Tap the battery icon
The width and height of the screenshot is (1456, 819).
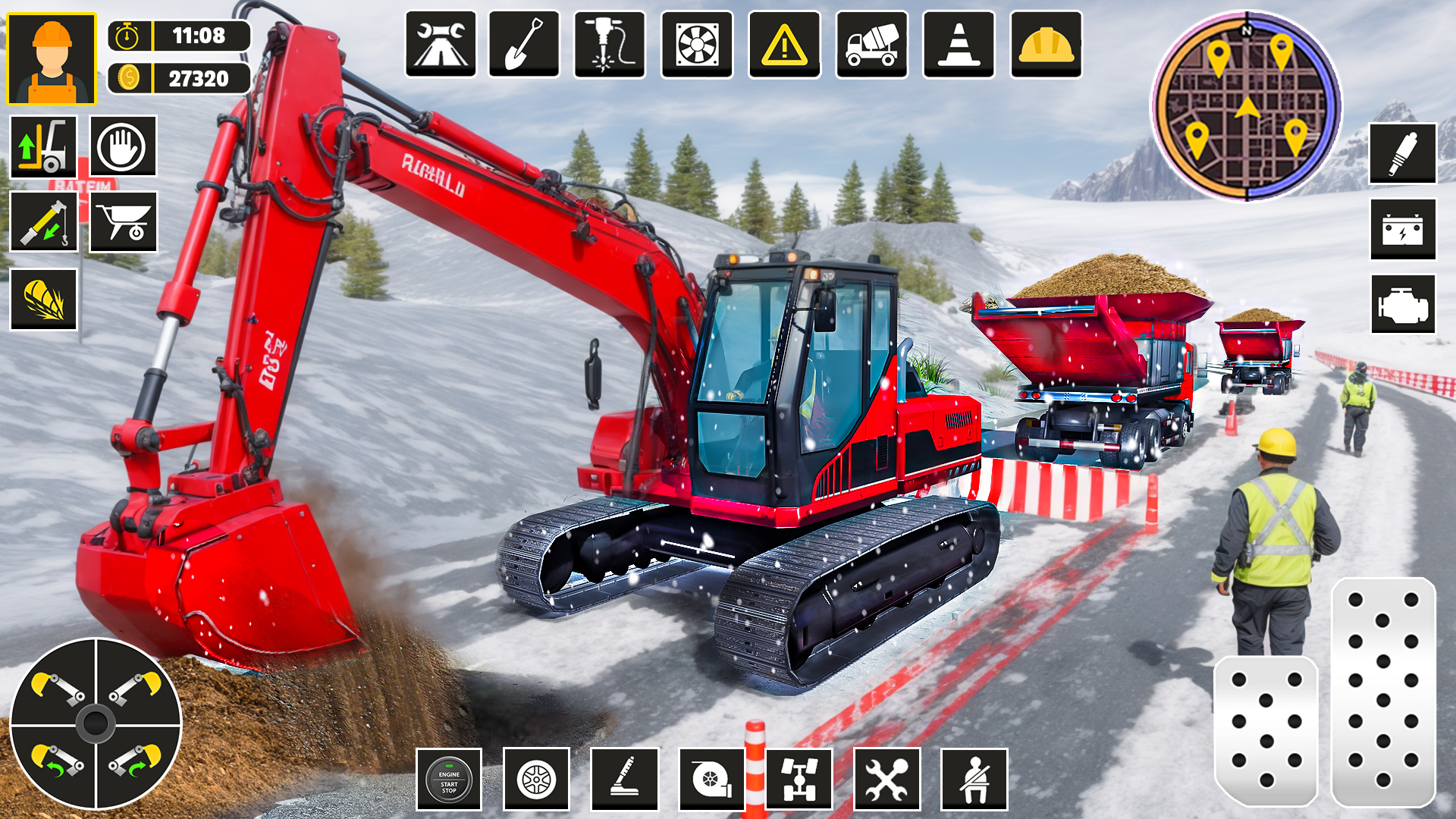click(x=1401, y=230)
